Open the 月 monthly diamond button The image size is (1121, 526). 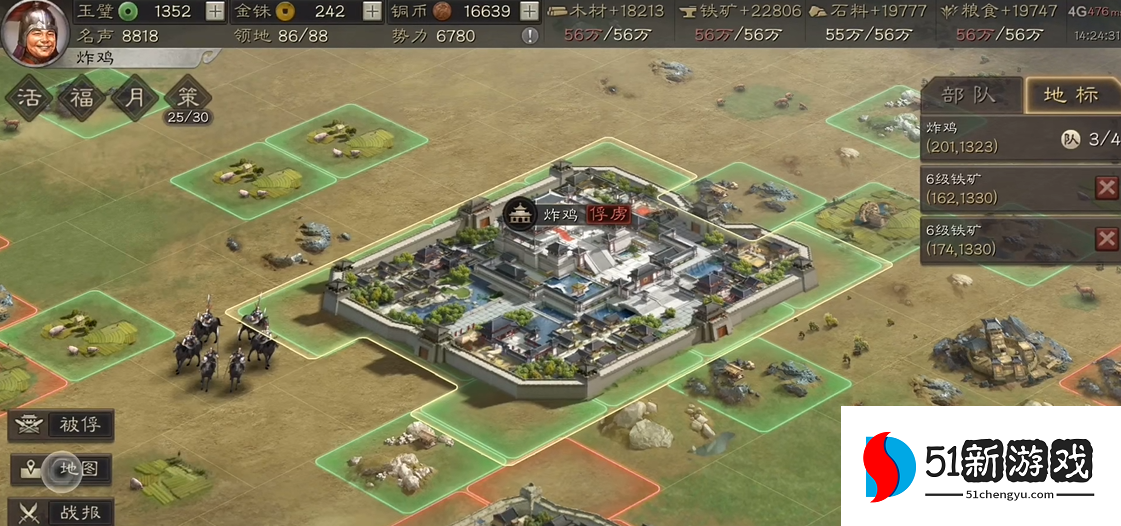coord(134,98)
